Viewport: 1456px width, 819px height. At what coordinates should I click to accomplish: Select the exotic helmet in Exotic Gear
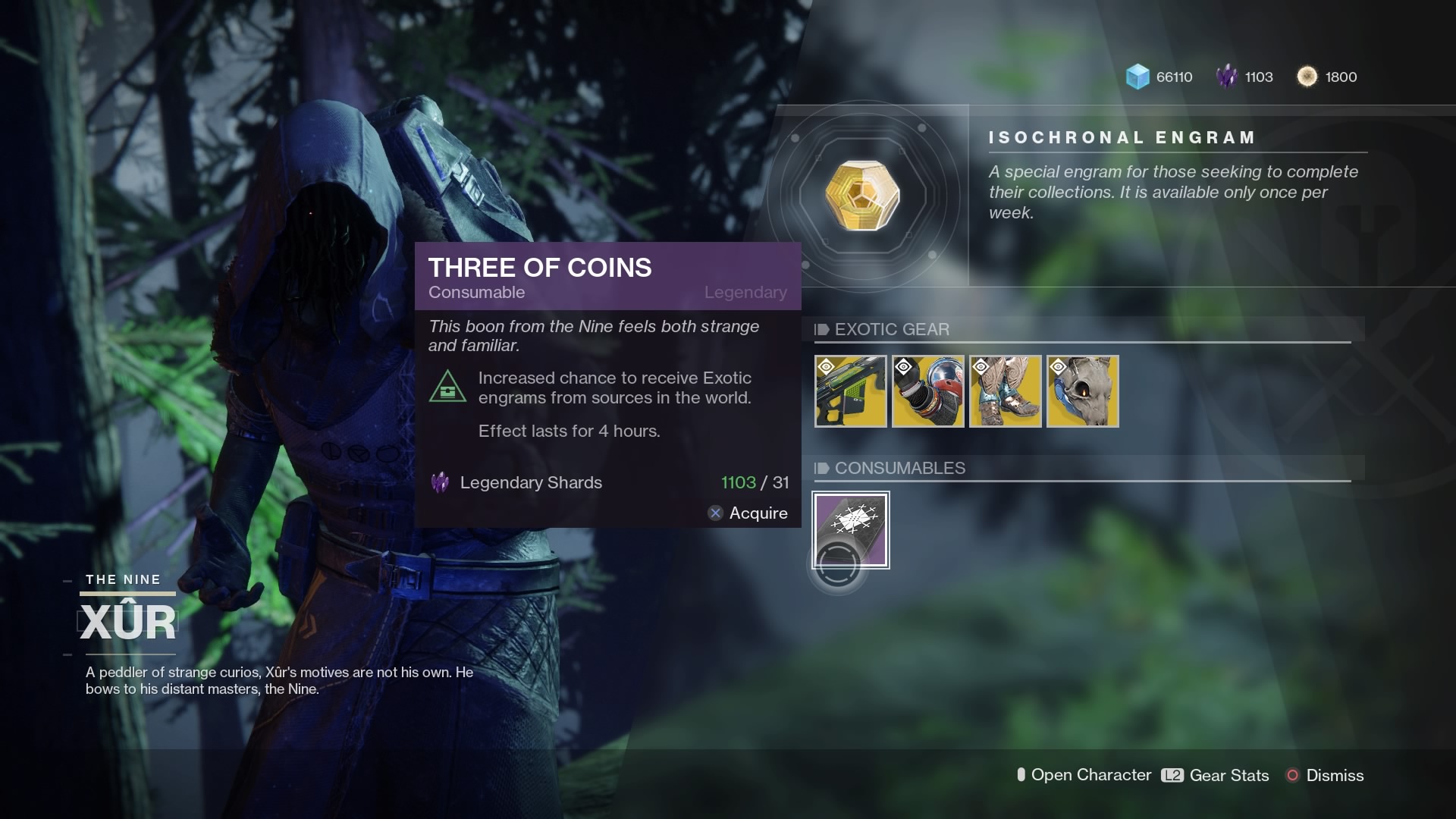pyautogui.click(x=1082, y=391)
